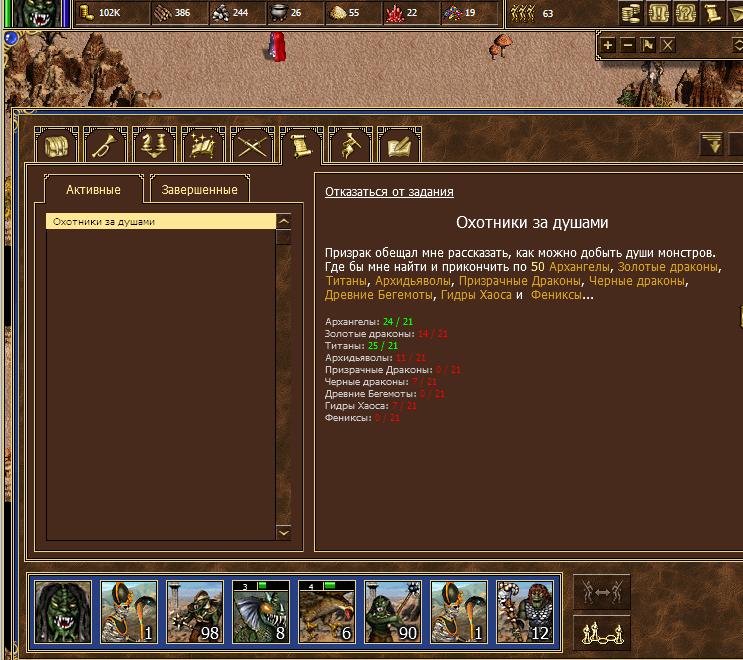Switch to the "Завершенные" quests tab
This screenshot has height=660, width=743.
(200, 189)
